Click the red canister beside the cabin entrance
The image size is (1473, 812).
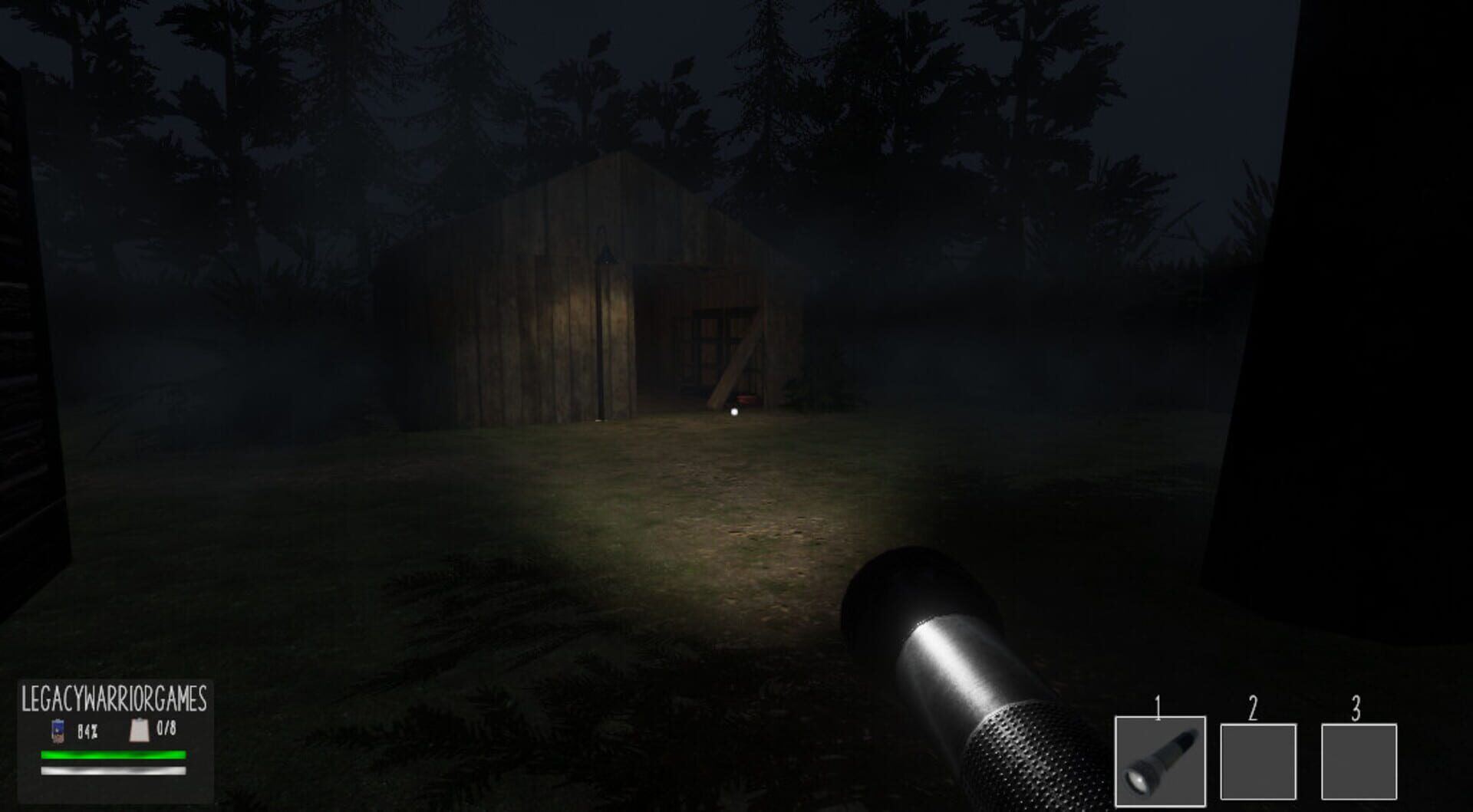[745, 398]
